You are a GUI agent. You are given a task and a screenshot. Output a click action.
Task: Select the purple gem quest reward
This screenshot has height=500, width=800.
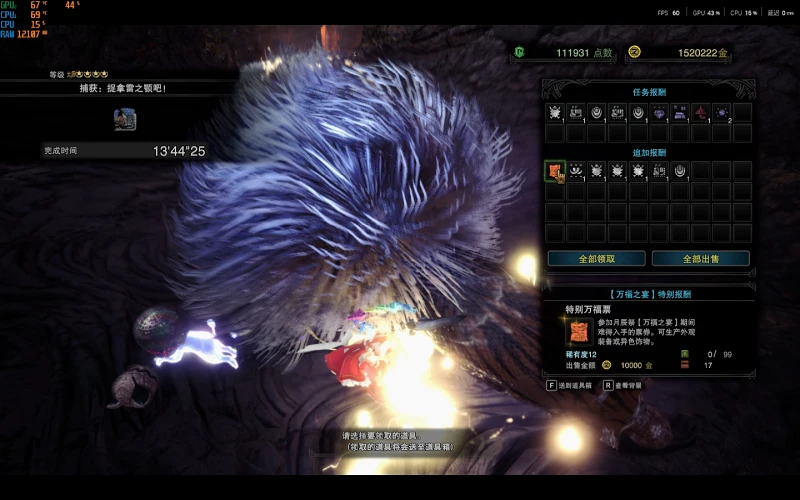[659, 112]
